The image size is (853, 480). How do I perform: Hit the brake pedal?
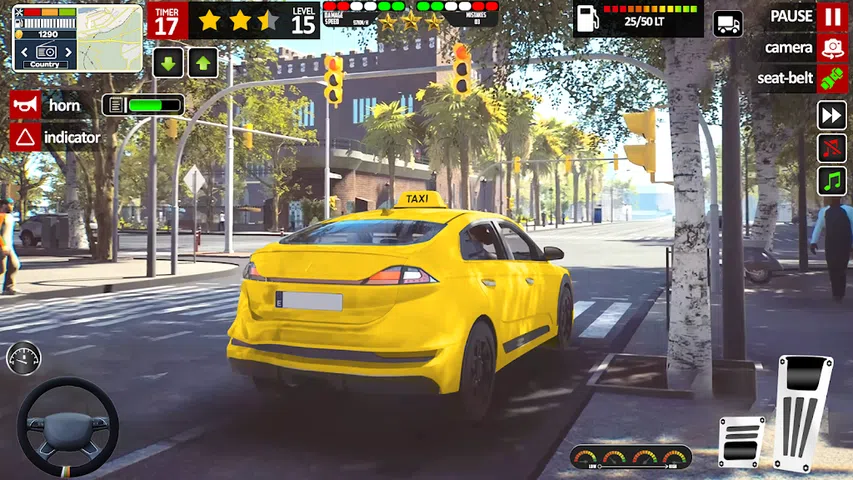click(740, 441)
